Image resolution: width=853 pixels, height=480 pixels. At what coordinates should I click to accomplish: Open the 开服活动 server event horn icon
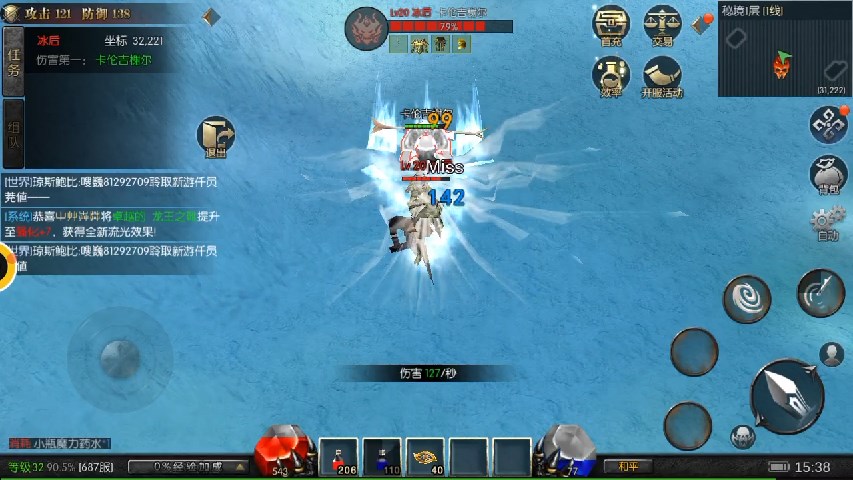click(662, 76)
